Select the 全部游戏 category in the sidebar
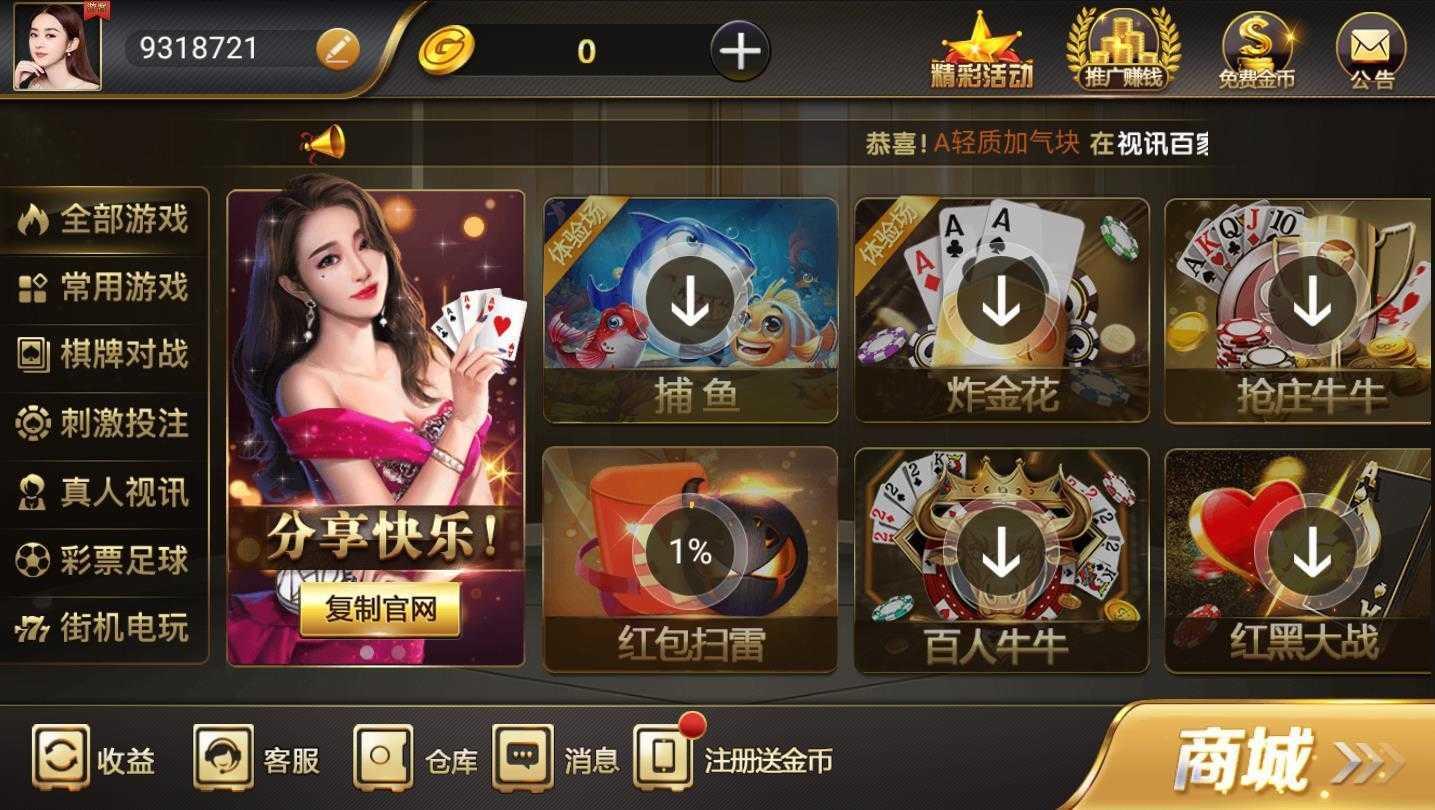Viewport: 1435px width, 810px height. point(103,222)
